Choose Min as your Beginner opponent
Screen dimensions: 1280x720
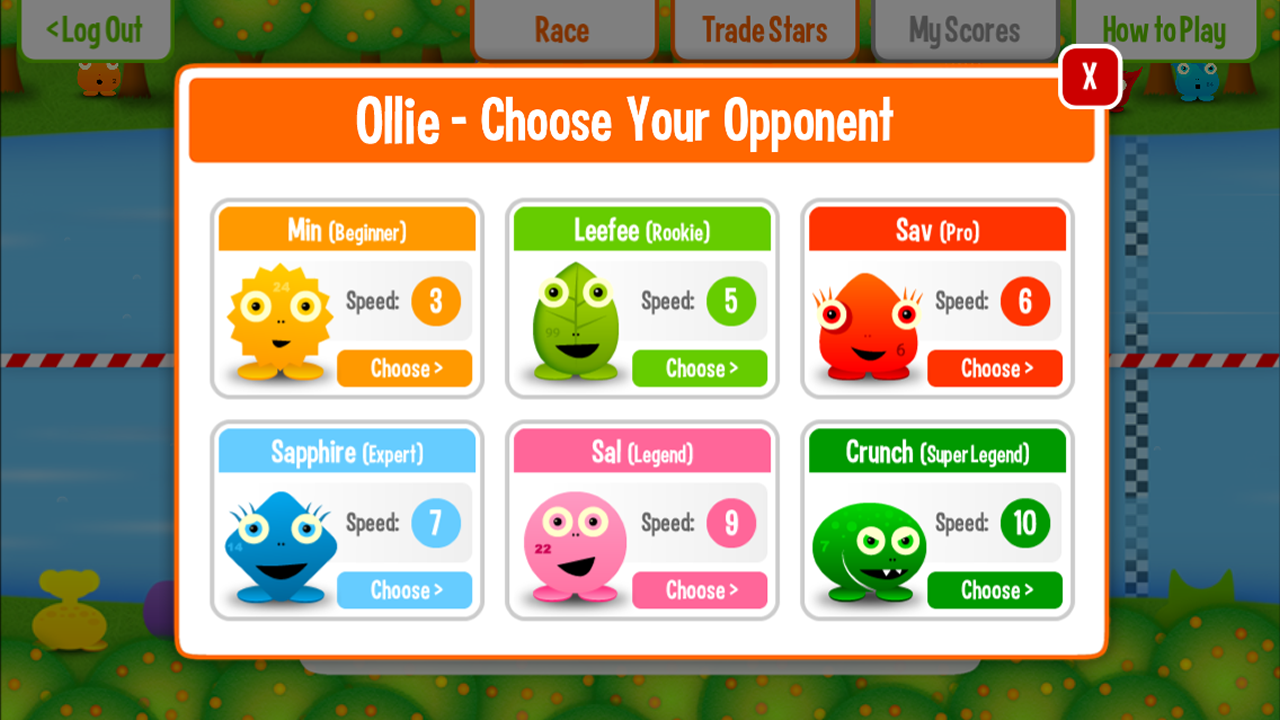[404, 368]
